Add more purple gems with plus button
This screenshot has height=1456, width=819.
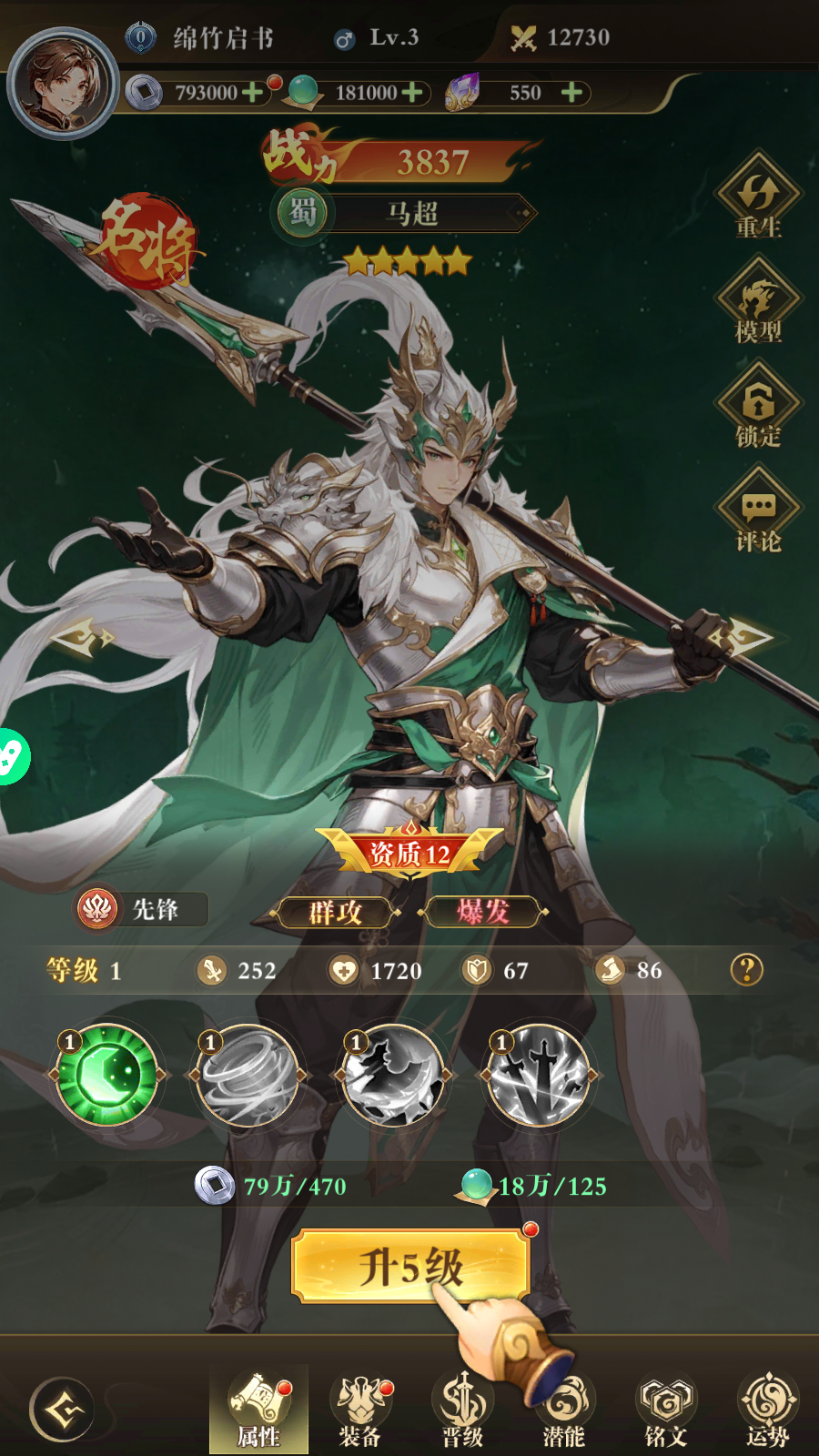(x=571, y=92)
